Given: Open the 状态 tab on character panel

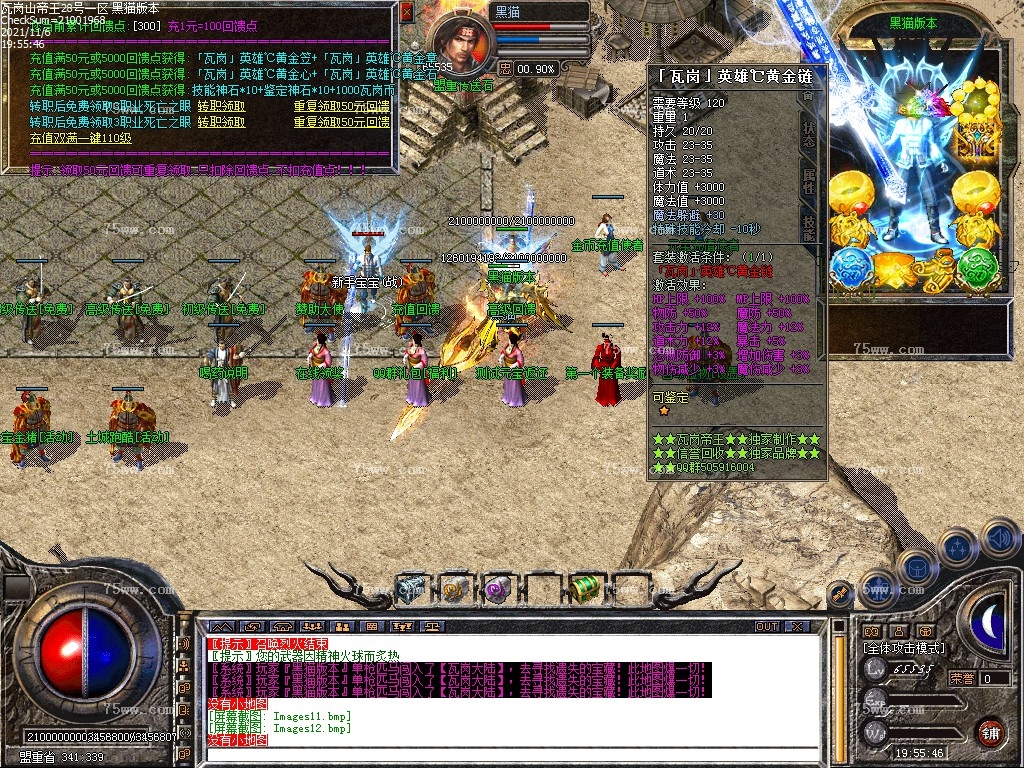Looking at the screenshot, I should point(808,135).
